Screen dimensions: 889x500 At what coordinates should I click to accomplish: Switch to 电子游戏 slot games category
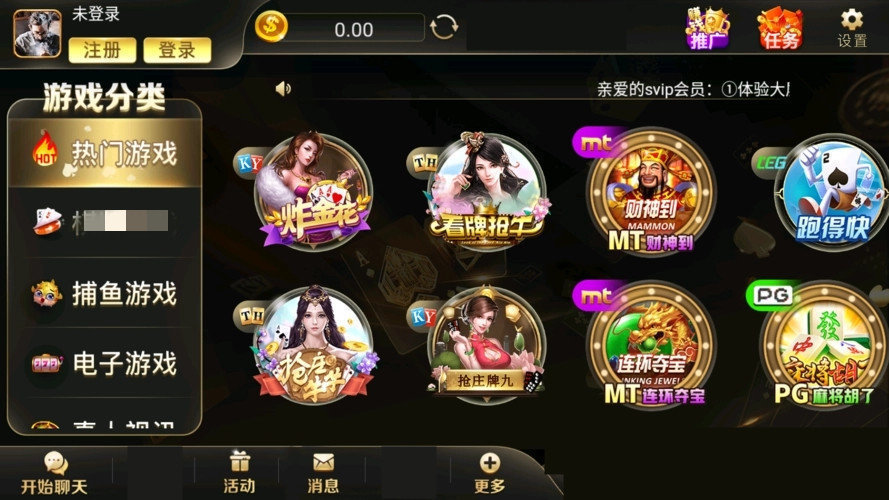pyautogui.click(x=105, y=363)
